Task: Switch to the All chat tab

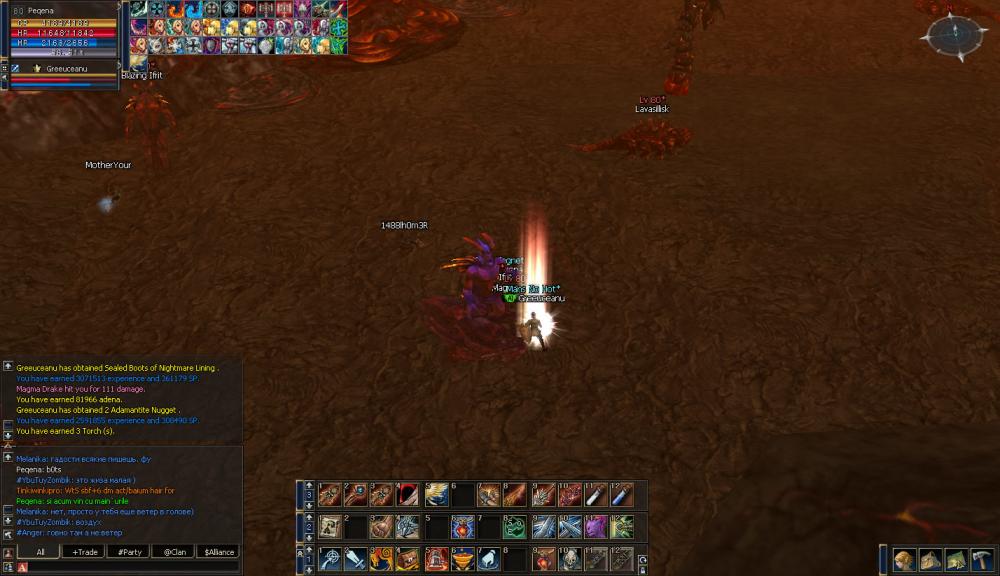Action: [40, 552]
